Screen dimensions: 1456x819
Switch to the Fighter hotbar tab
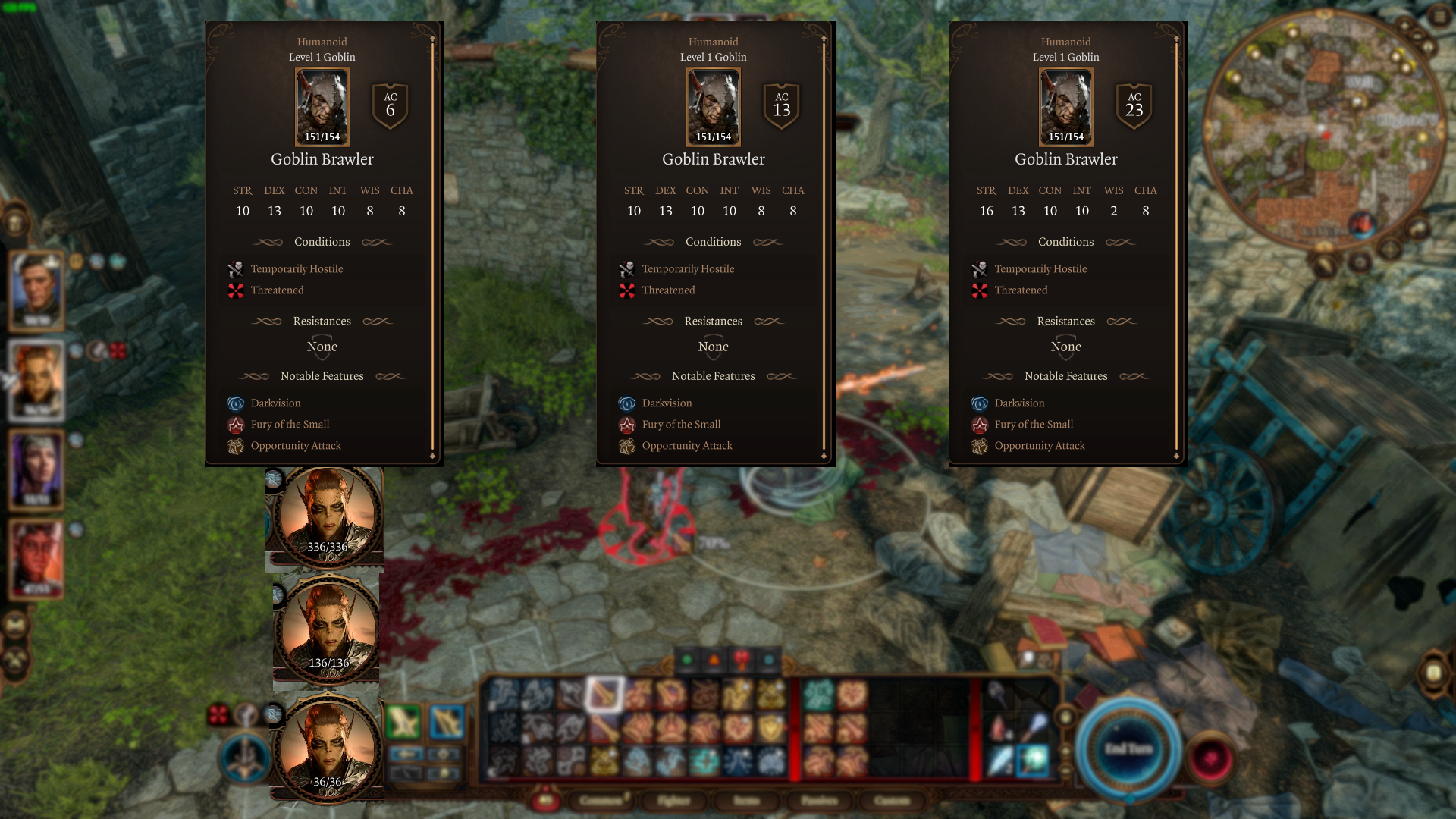pyautogui.click(x=673, y=800)
